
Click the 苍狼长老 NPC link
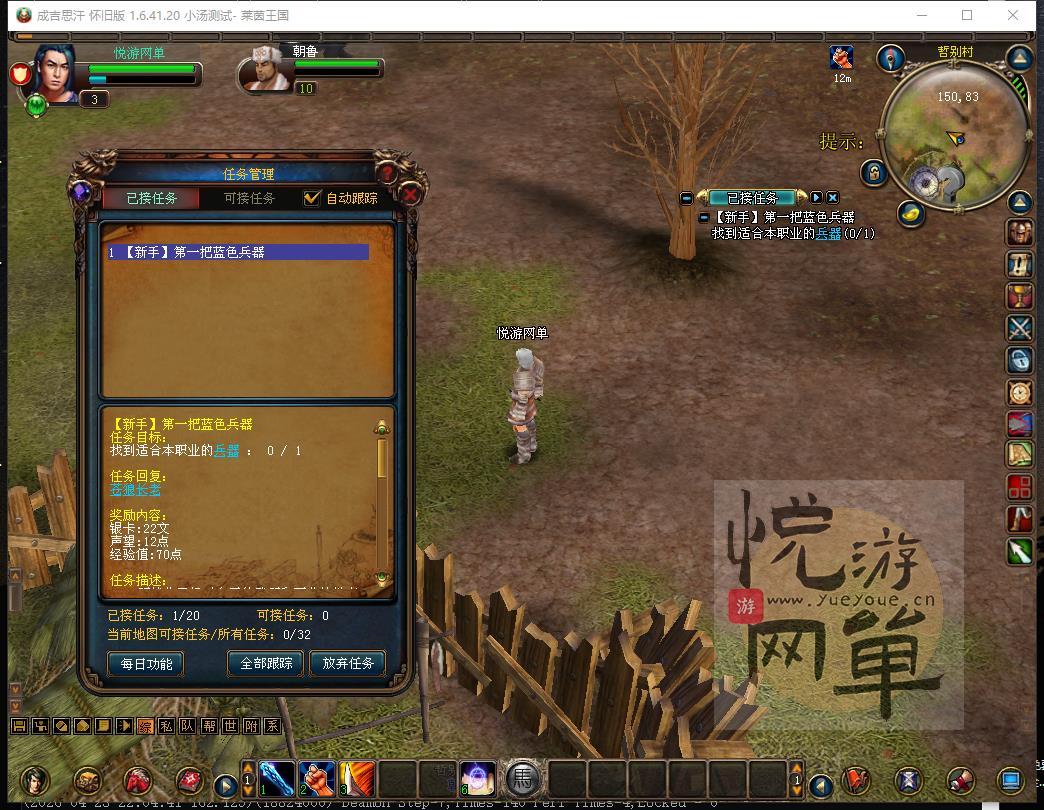[x=135, y=490]
